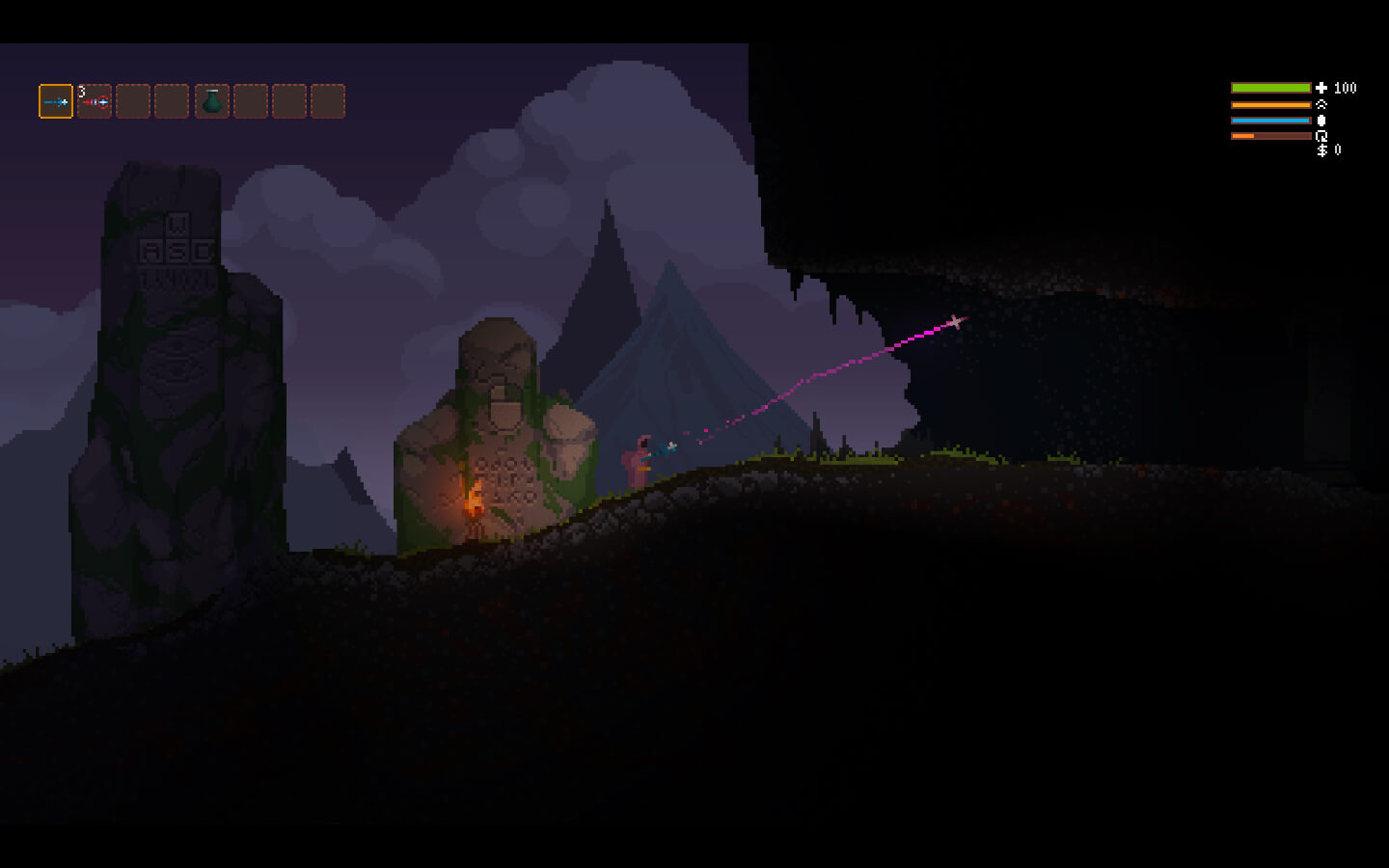Select the blue wand in the highlighted slot
Image resolution: width=1389 pixels, height=868 pixels.
point(56,101)
